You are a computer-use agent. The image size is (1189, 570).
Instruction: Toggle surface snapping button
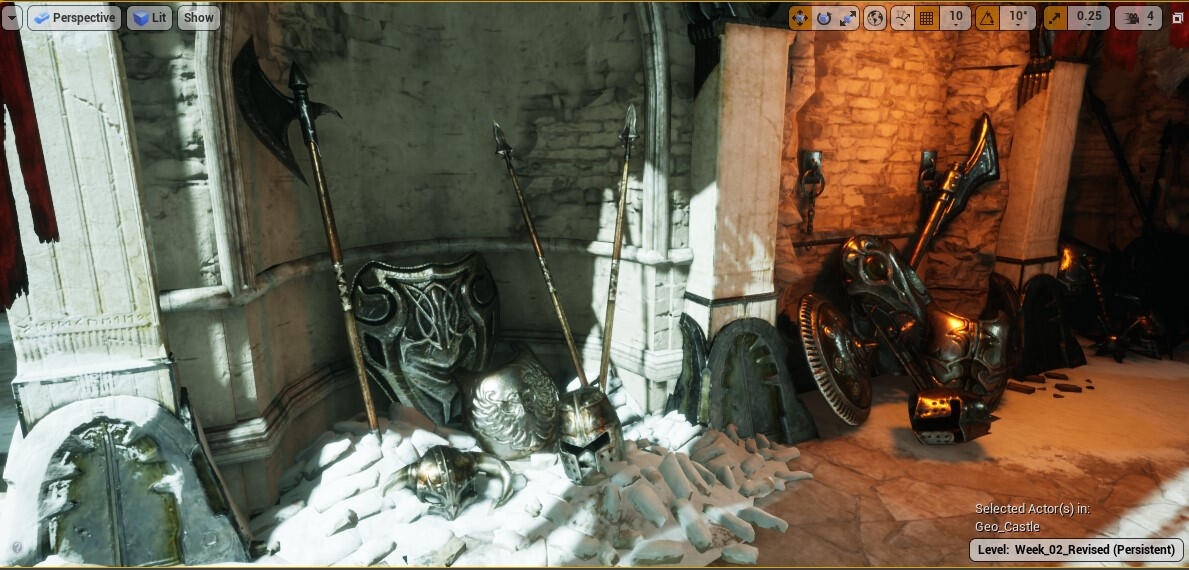pyautogui.click(x=902, y=18)
